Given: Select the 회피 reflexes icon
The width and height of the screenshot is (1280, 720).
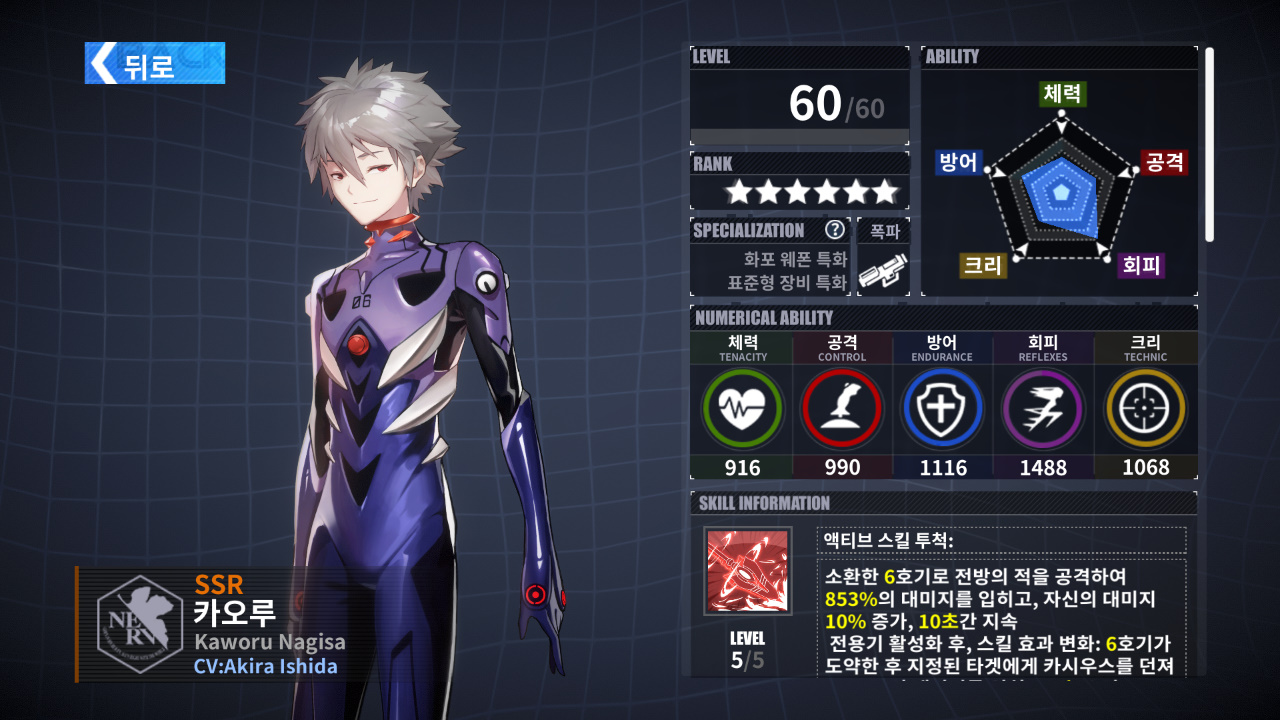Looking at the screenshot, I should [x=1043, y=408].
